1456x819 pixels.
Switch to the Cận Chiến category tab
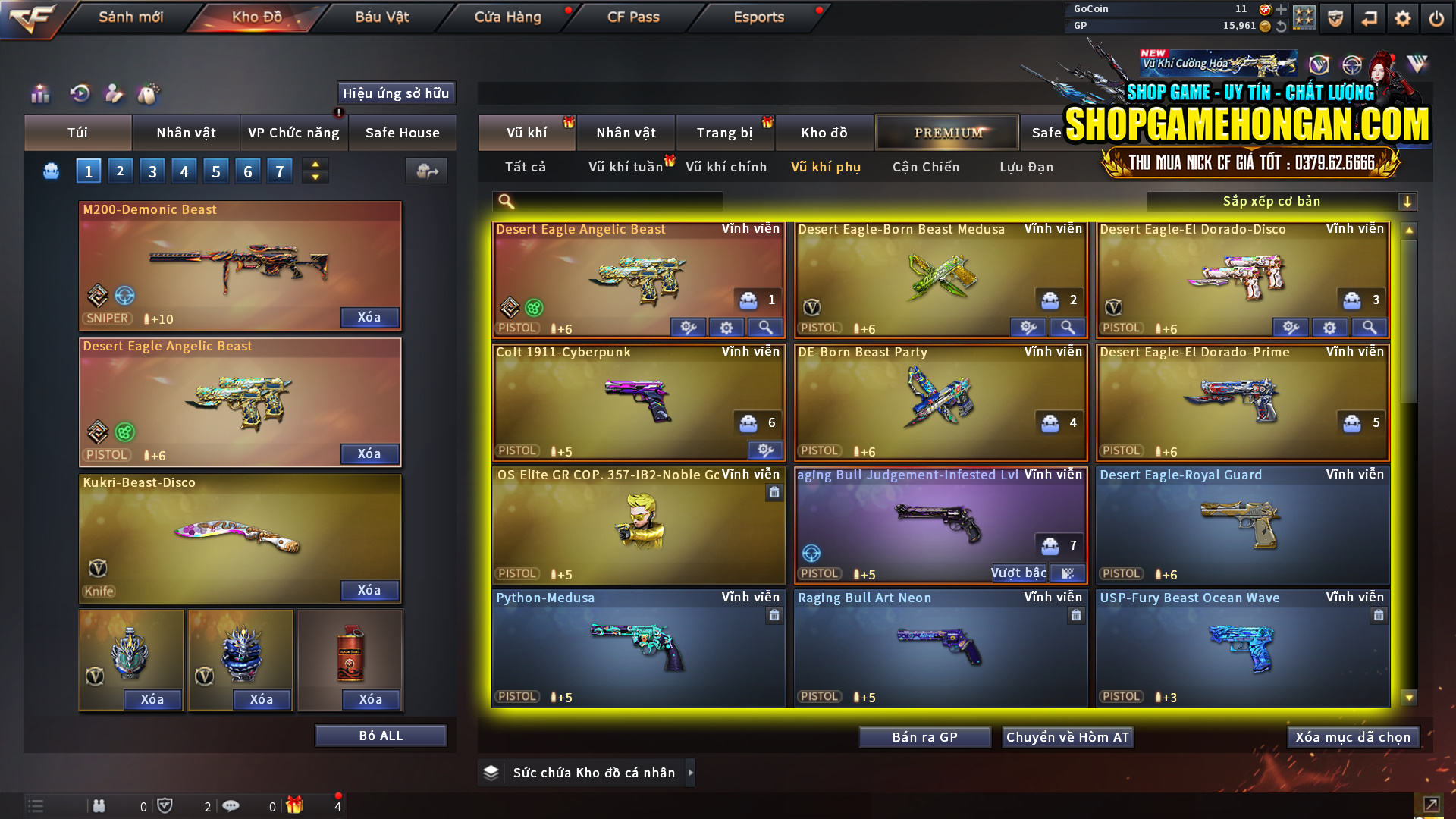(925, 167)
